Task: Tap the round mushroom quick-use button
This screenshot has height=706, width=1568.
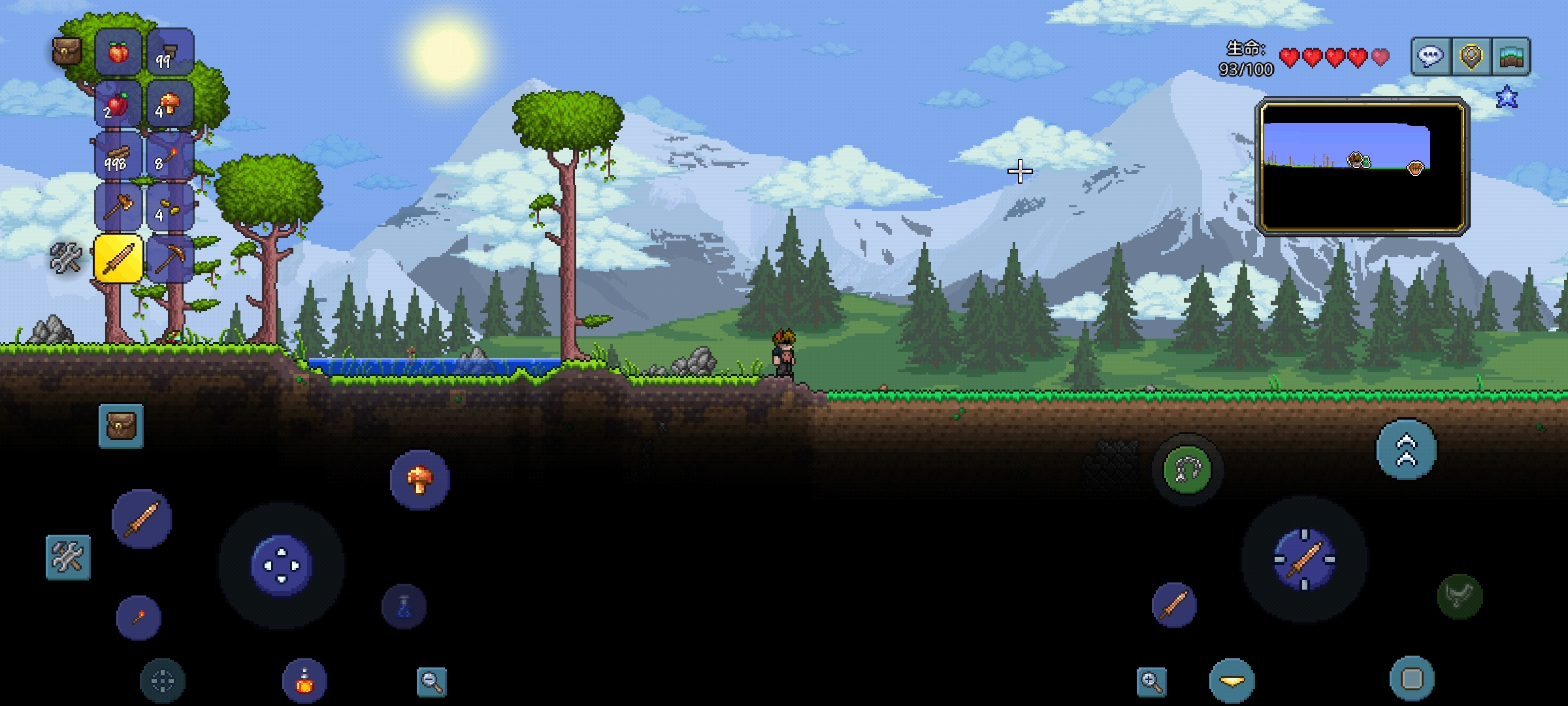Action: coord(419,480)
